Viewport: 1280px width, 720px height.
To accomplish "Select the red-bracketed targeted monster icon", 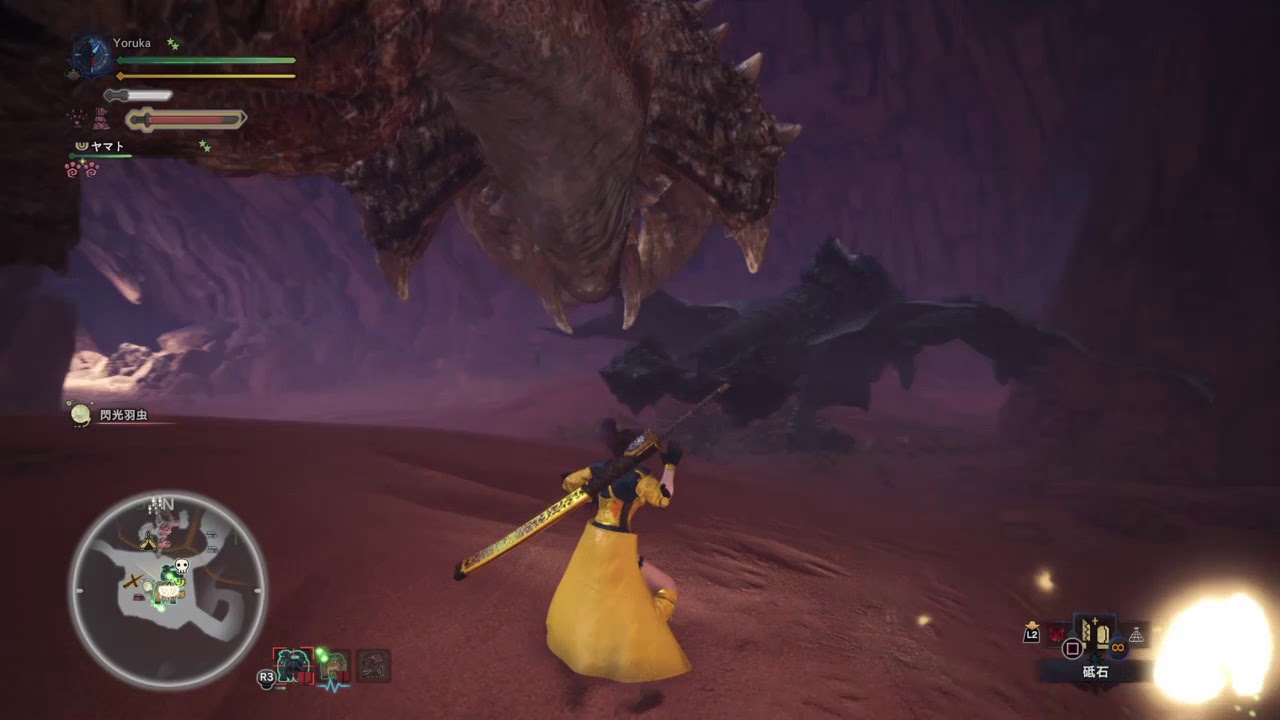I will pos(294,665).
